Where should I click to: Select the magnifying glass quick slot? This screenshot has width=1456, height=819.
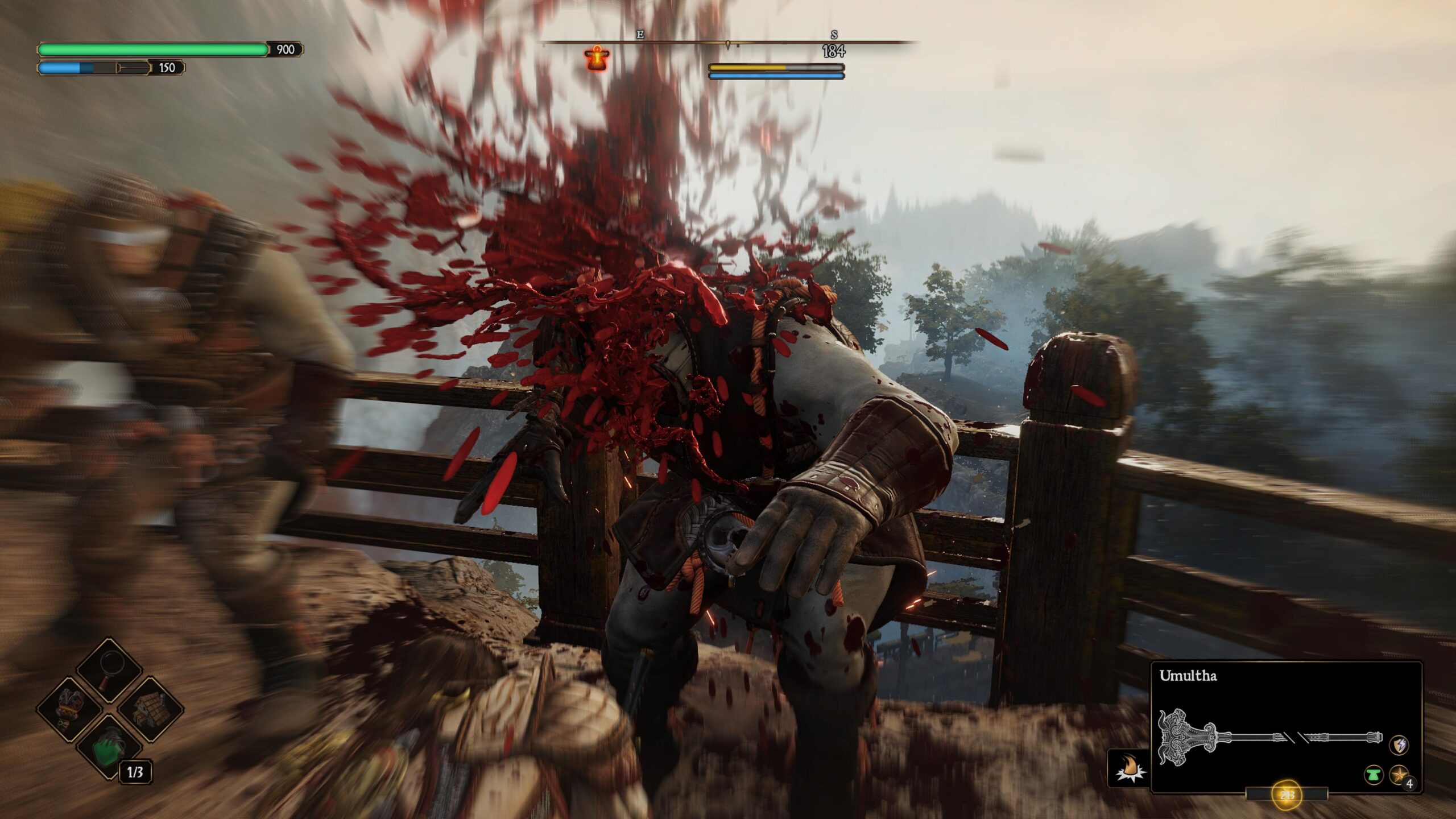pos(109,672)
